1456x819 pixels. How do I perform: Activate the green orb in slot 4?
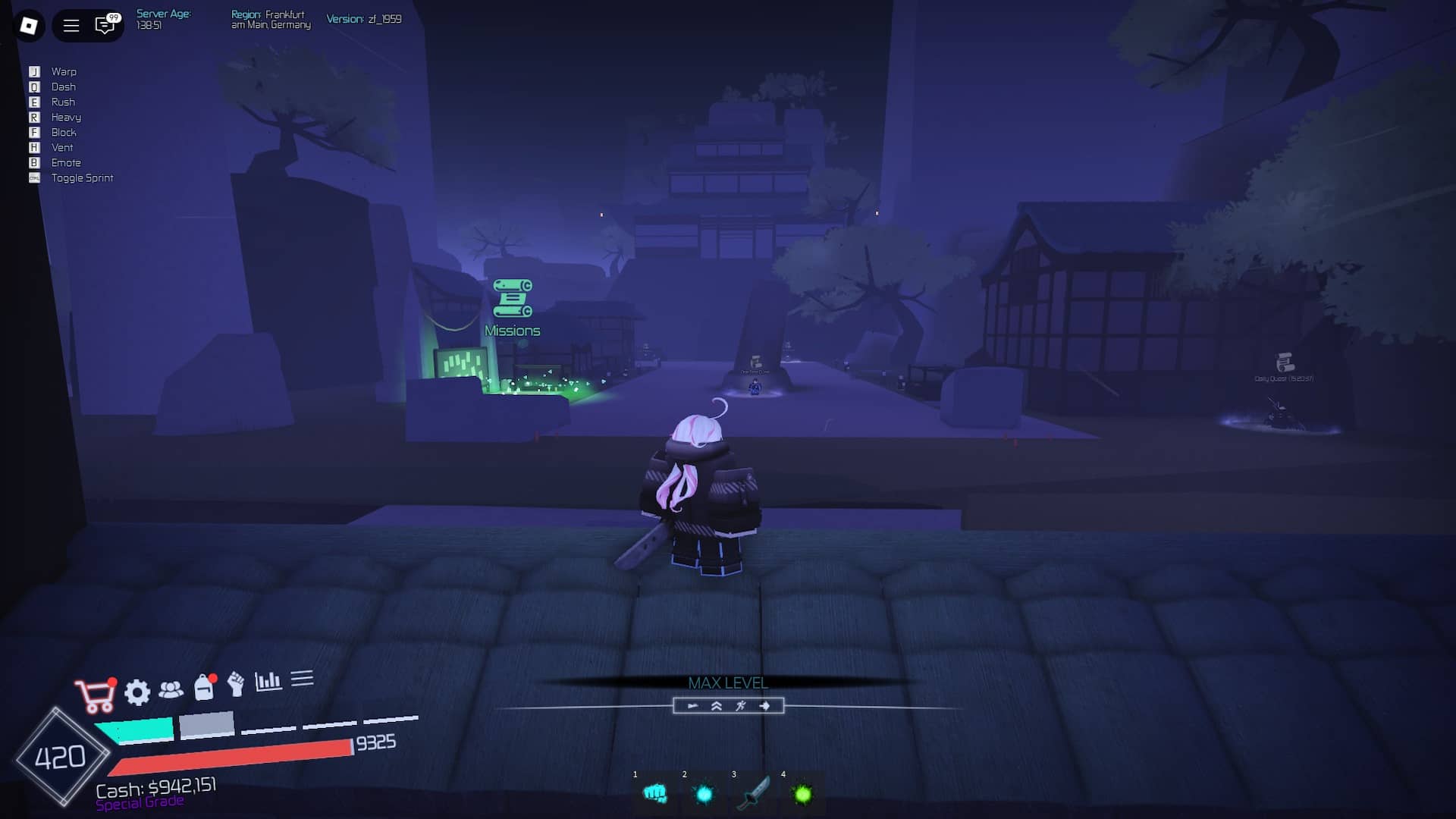(x=804, y=794)
